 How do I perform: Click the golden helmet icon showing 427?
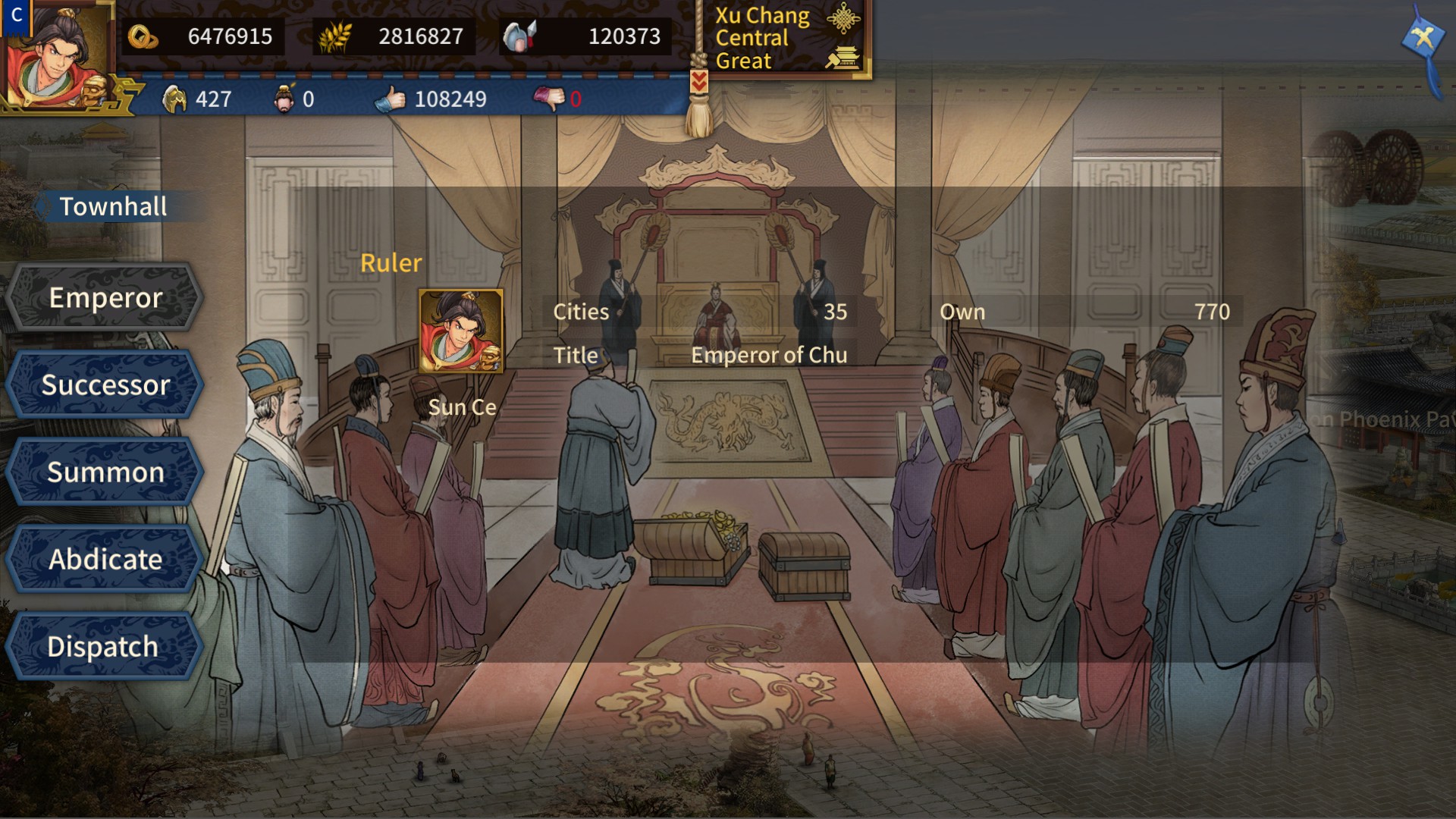click(x=176, y=98)
